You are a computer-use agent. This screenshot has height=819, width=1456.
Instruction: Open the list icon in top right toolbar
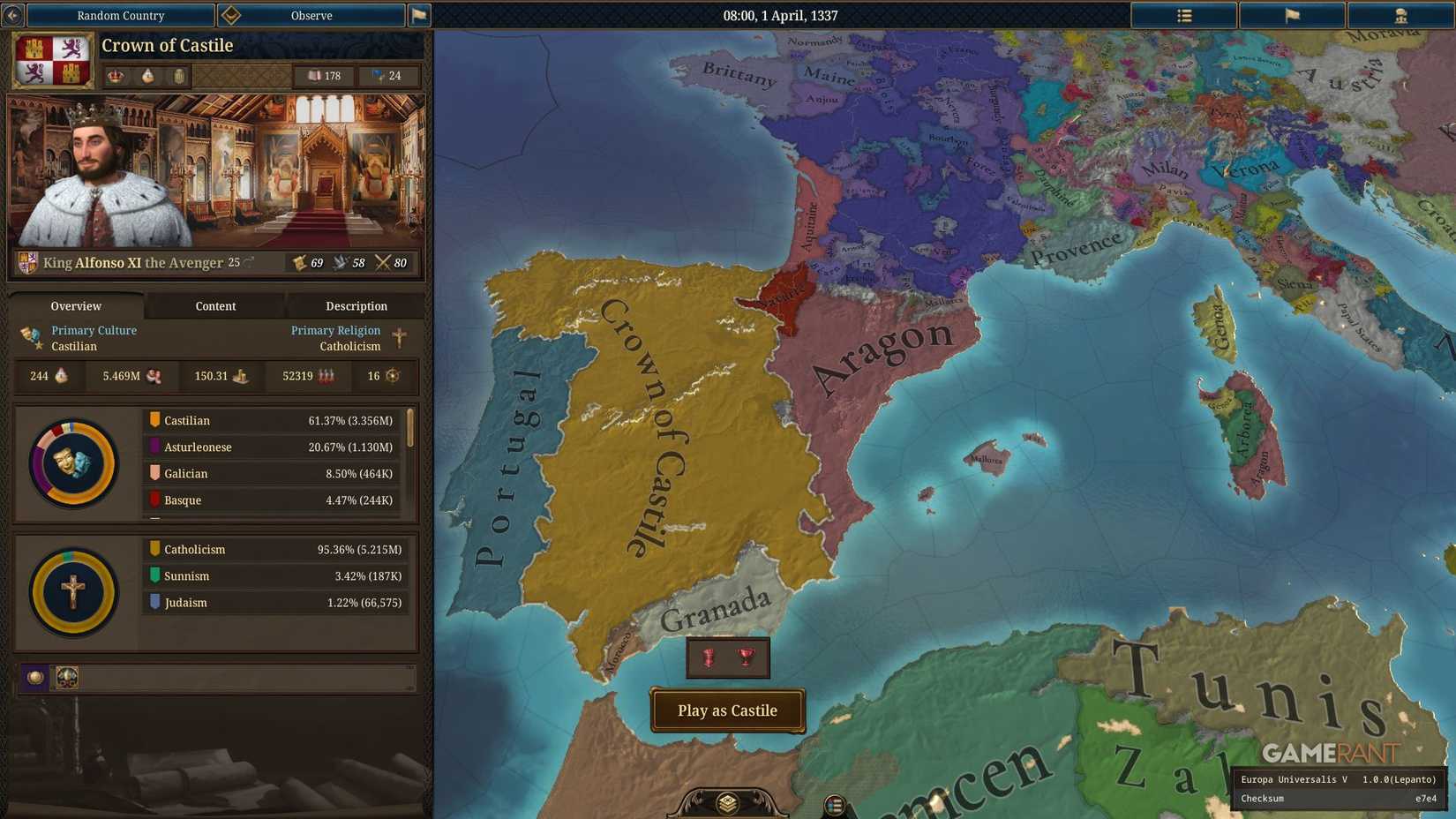[x=1183, y=15]
